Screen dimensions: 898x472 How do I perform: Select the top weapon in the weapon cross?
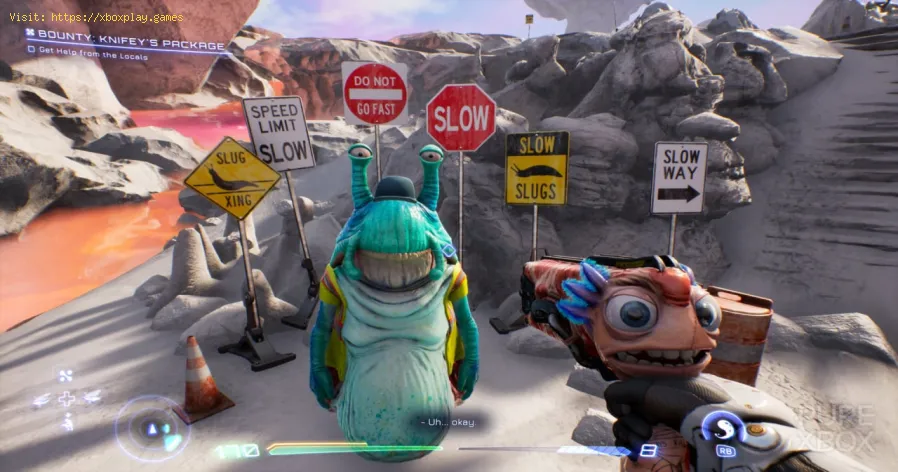click(x=67, y=377)
